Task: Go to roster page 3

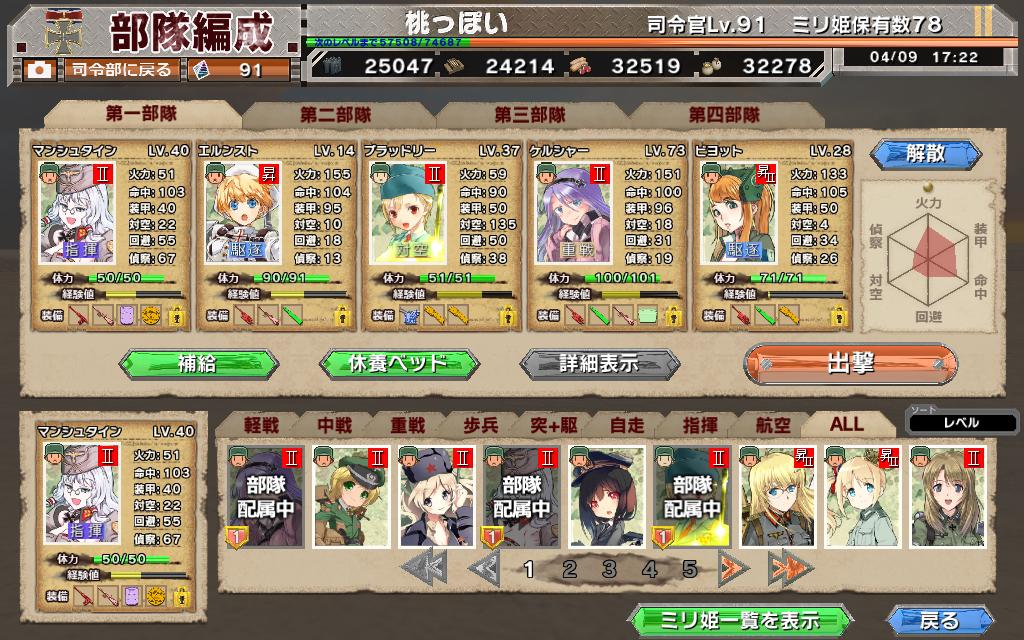Action: click(609, 570)
